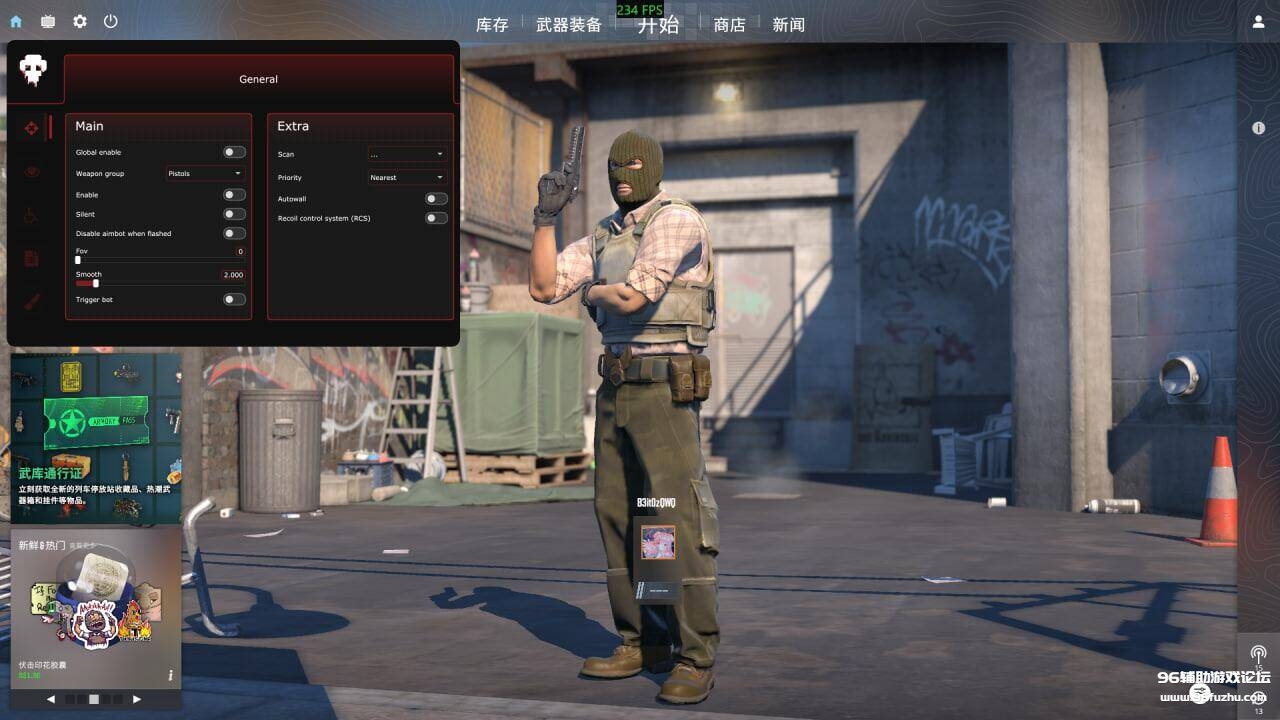
Task: Open the settings gear menu
Action: point(80,21)
